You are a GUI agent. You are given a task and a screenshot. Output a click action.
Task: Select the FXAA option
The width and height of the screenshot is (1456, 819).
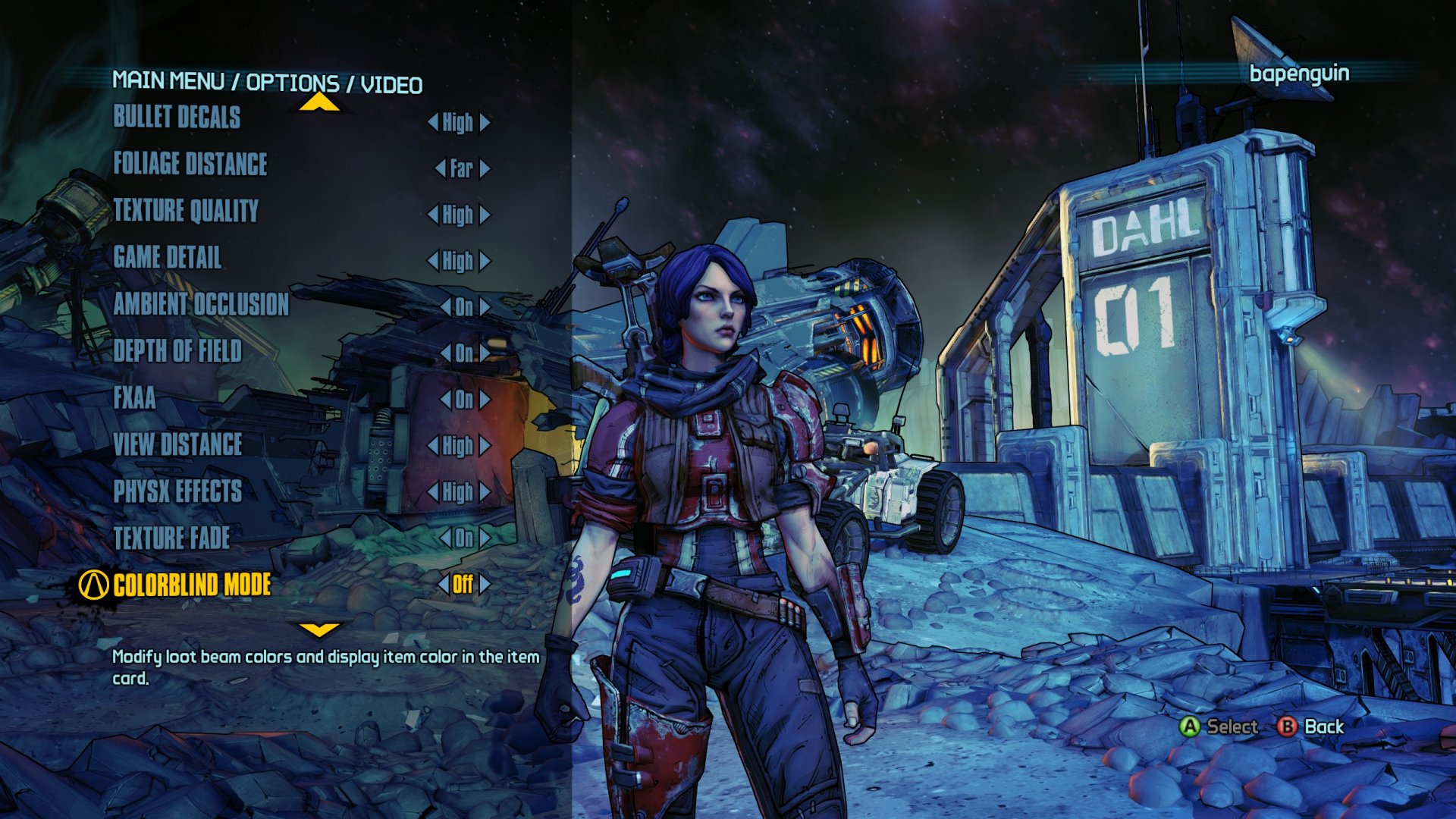point(134,398)
